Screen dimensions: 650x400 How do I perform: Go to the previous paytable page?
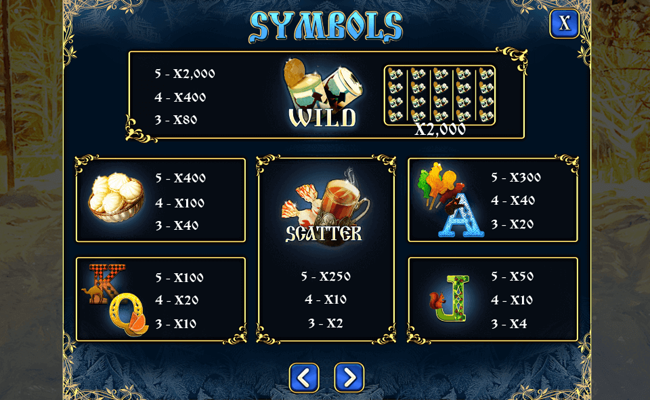304,377
